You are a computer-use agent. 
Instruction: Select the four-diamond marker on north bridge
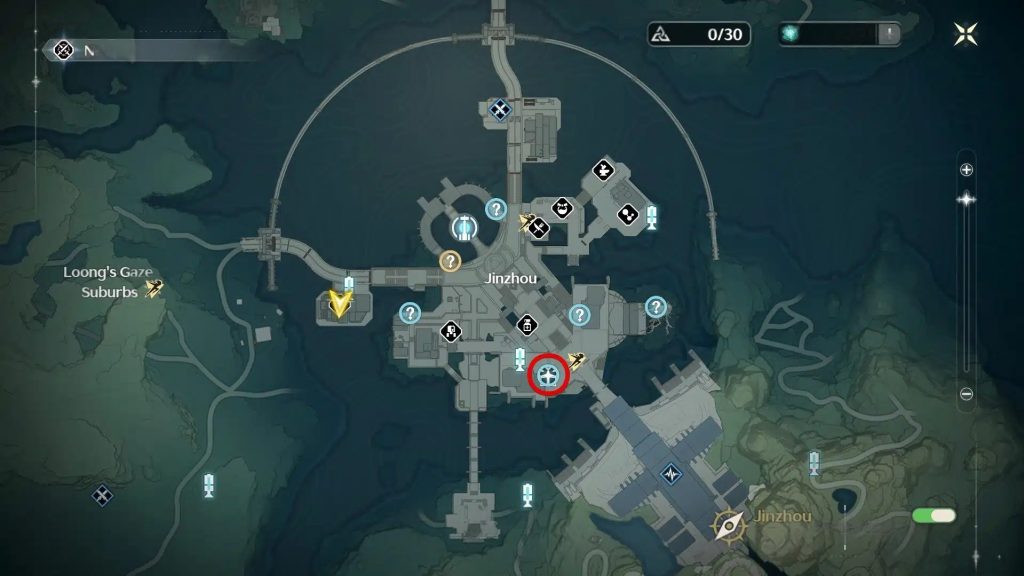pyautogui.click(x=500, y=109)
